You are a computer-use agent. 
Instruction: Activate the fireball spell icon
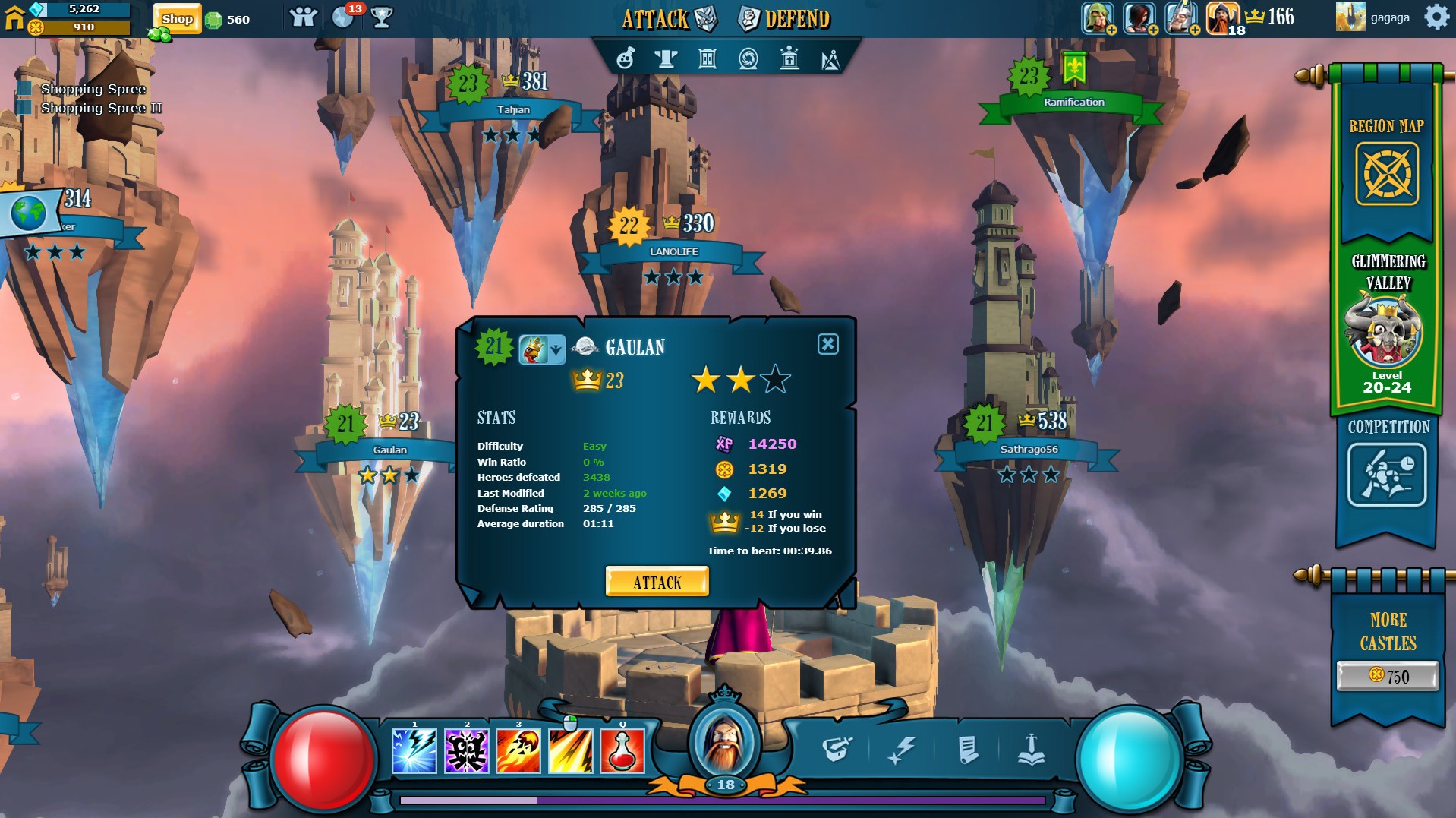518,751
